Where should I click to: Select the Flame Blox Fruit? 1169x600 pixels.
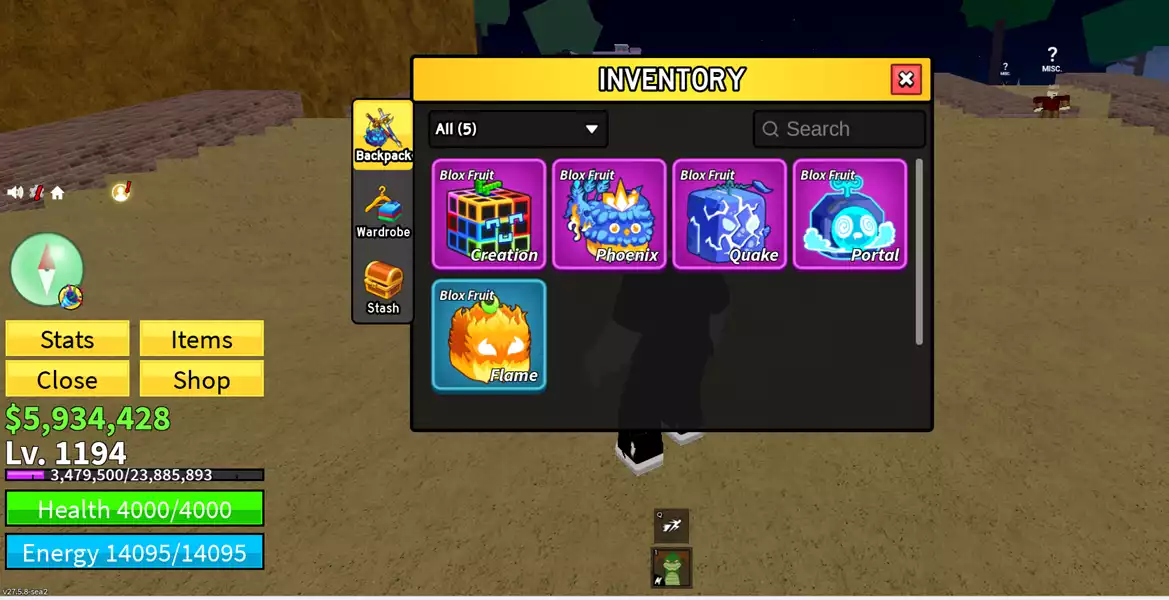pyautogui.click(x=489, y=334)
